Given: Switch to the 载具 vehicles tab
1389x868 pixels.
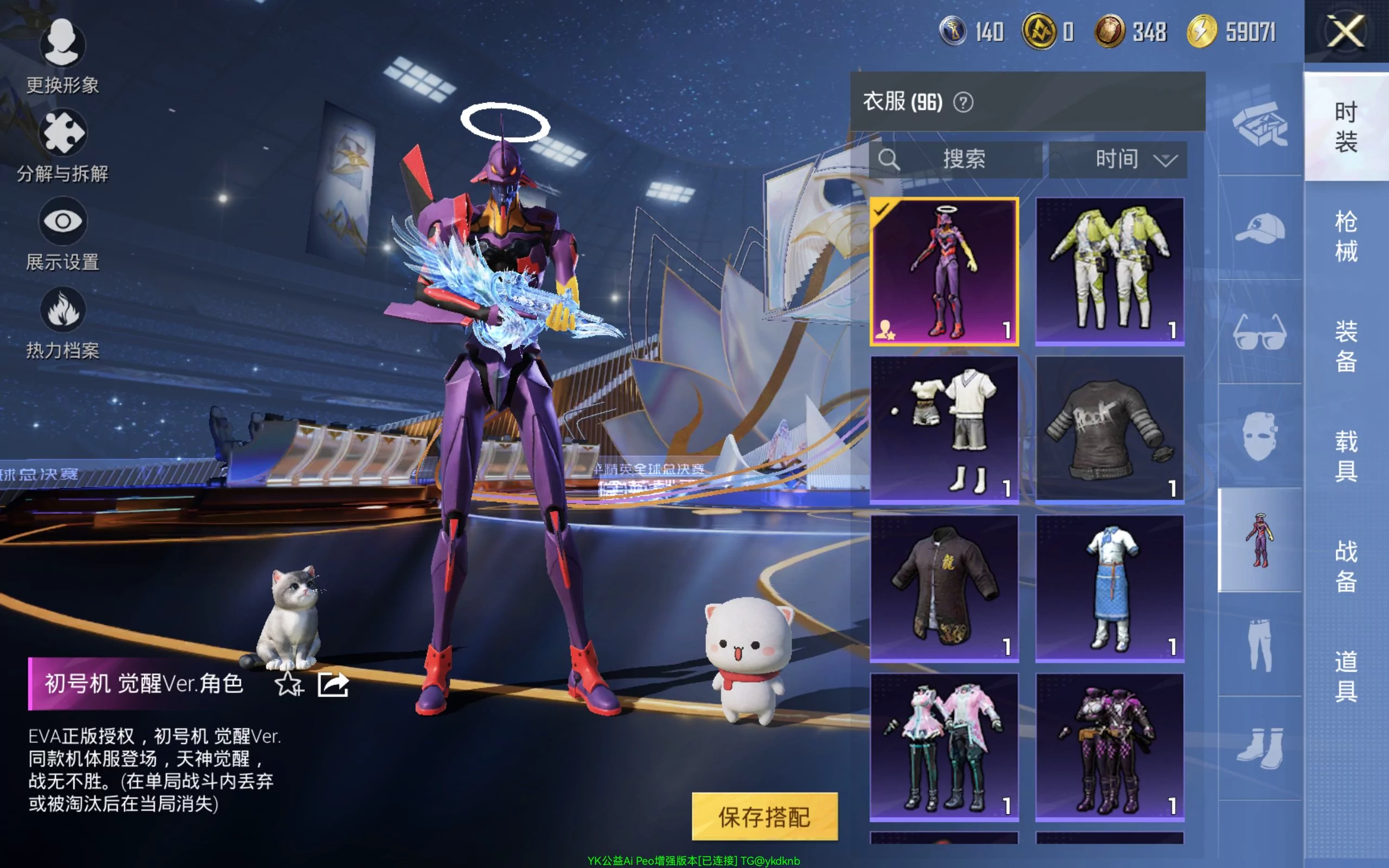Looking at the screenshot, I should pyautogui.click(x=1346, y=456).
